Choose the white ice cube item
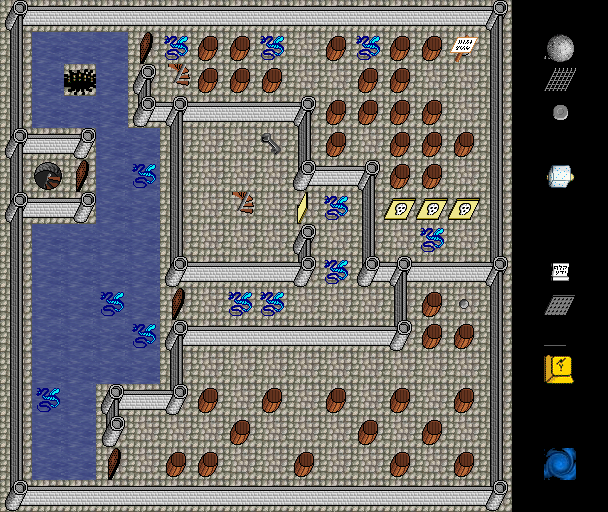The image size is (608, 512). pos(560,177)
